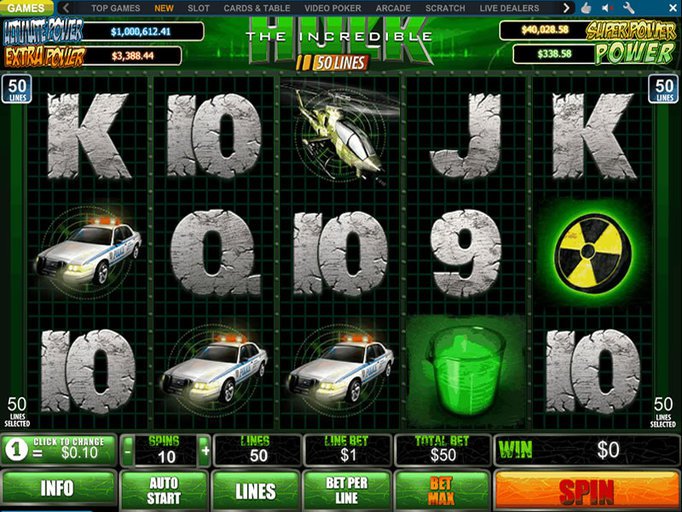Viewport: 682px width, 512px height.
Task: Decrease auto spins with the minus button
Action: coord(127,450)
